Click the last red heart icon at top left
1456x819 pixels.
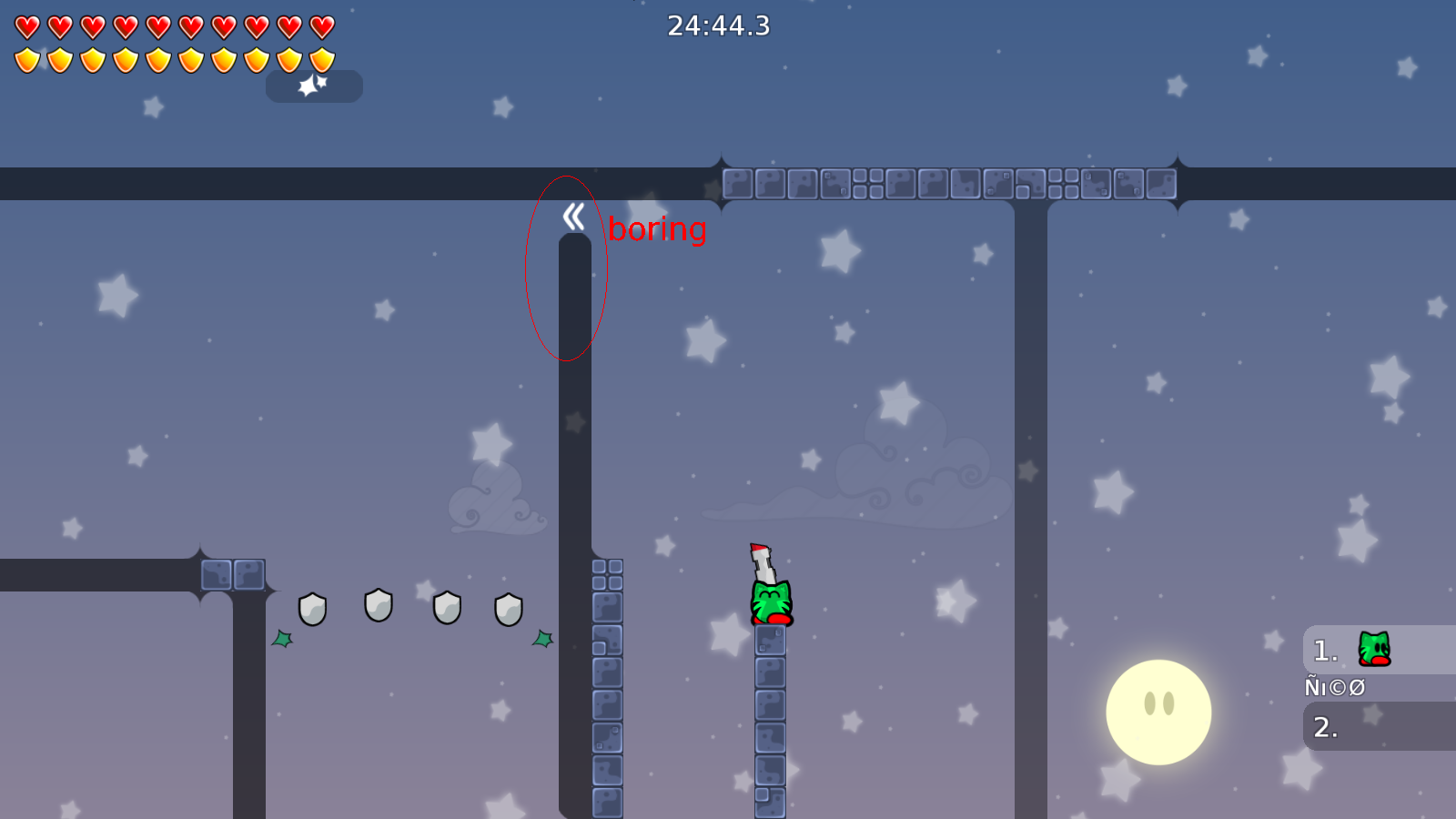[x=320, y=27]
